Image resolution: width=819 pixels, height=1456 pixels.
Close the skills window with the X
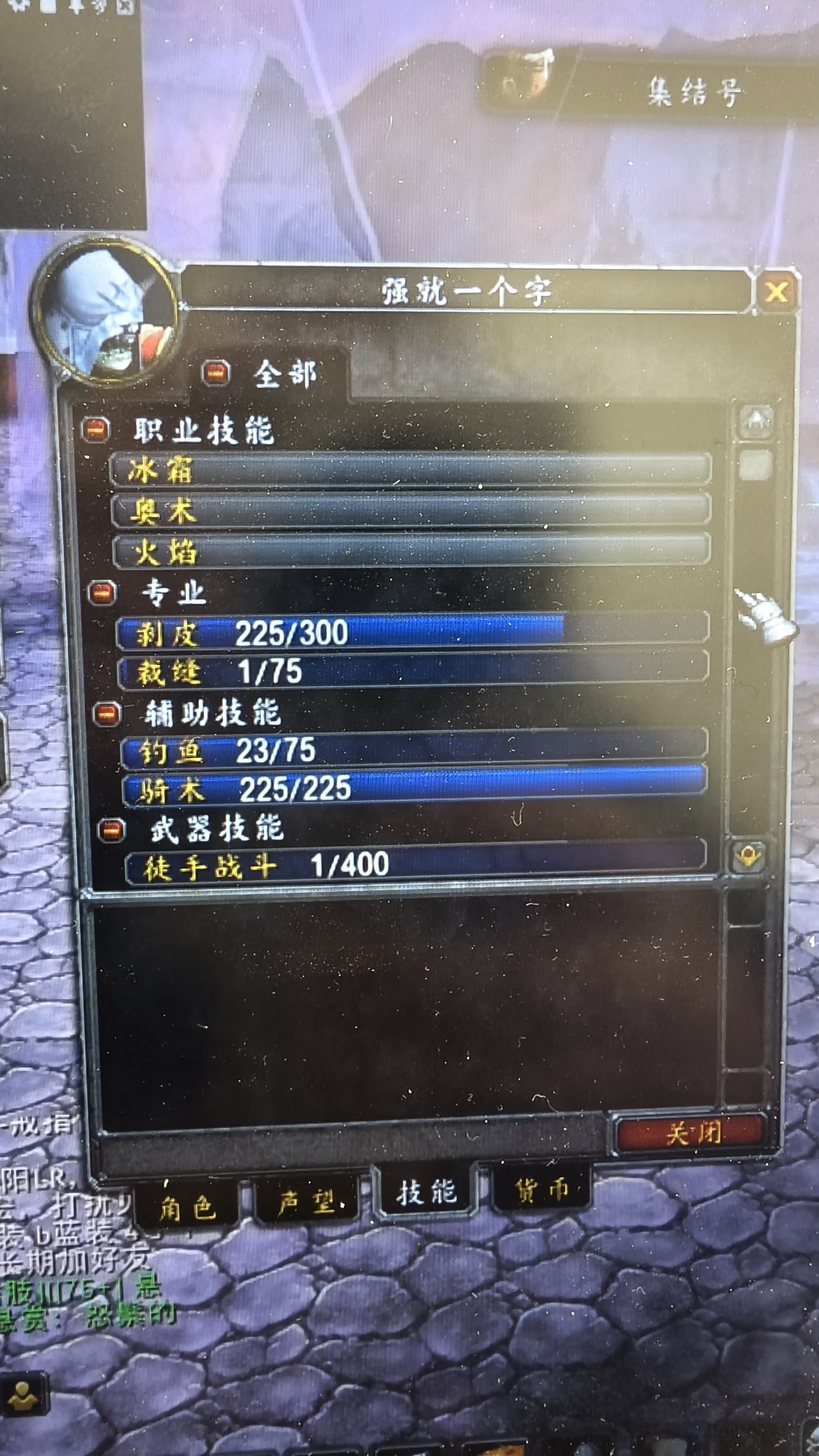(777, 292)
